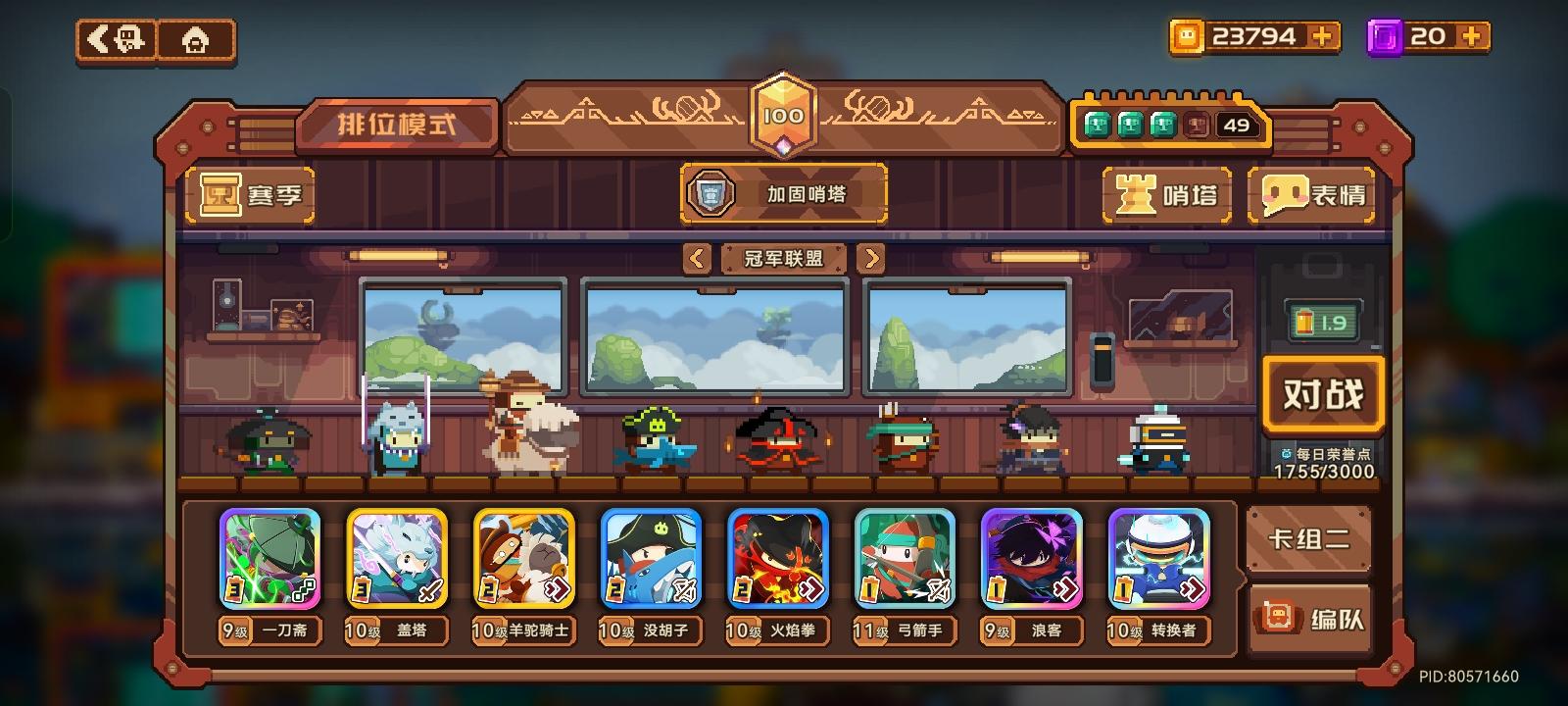
Task: Open the trophy medallion showing 100
Action: coord(784,112)
